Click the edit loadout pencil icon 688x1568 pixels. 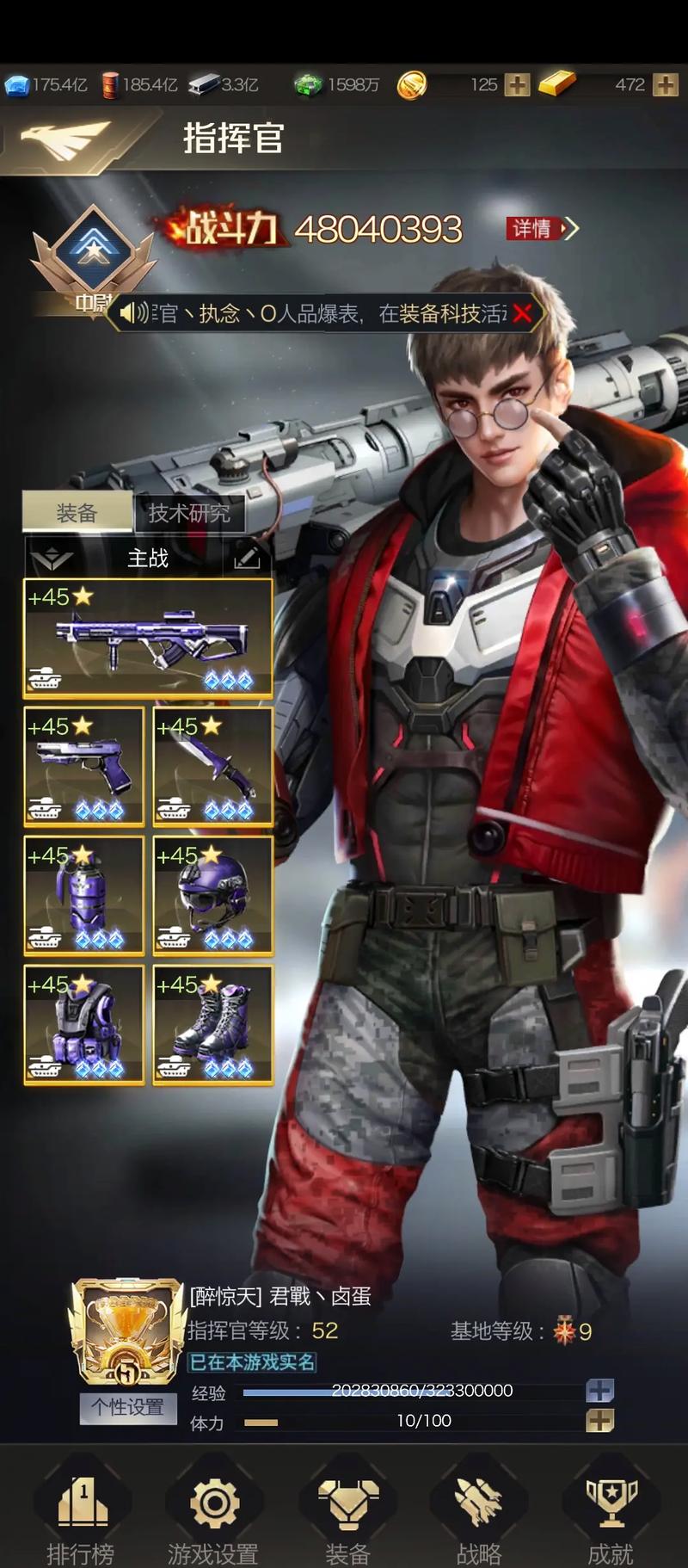point(247,559)
